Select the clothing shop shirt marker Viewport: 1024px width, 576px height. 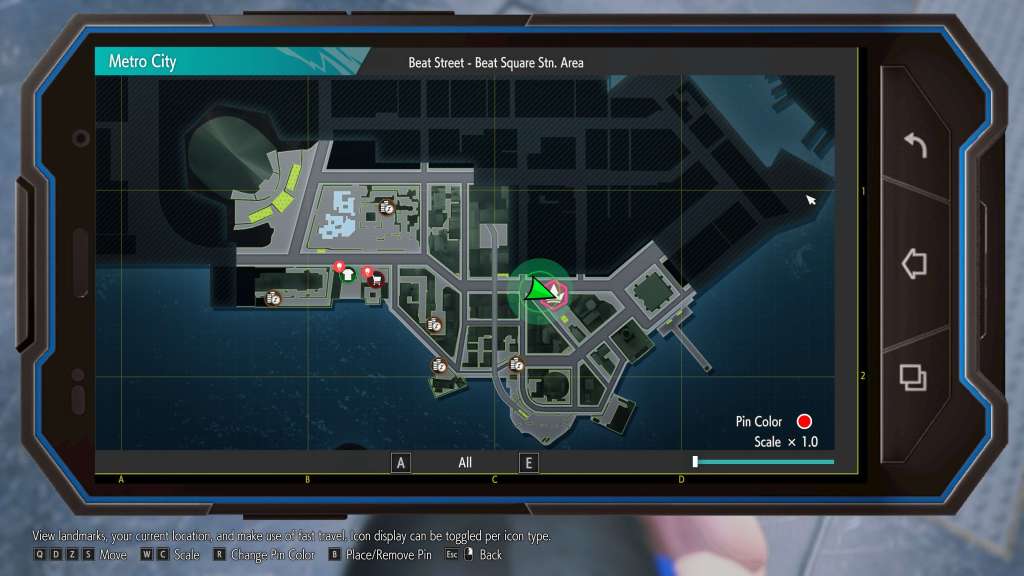tap(347, 275)
